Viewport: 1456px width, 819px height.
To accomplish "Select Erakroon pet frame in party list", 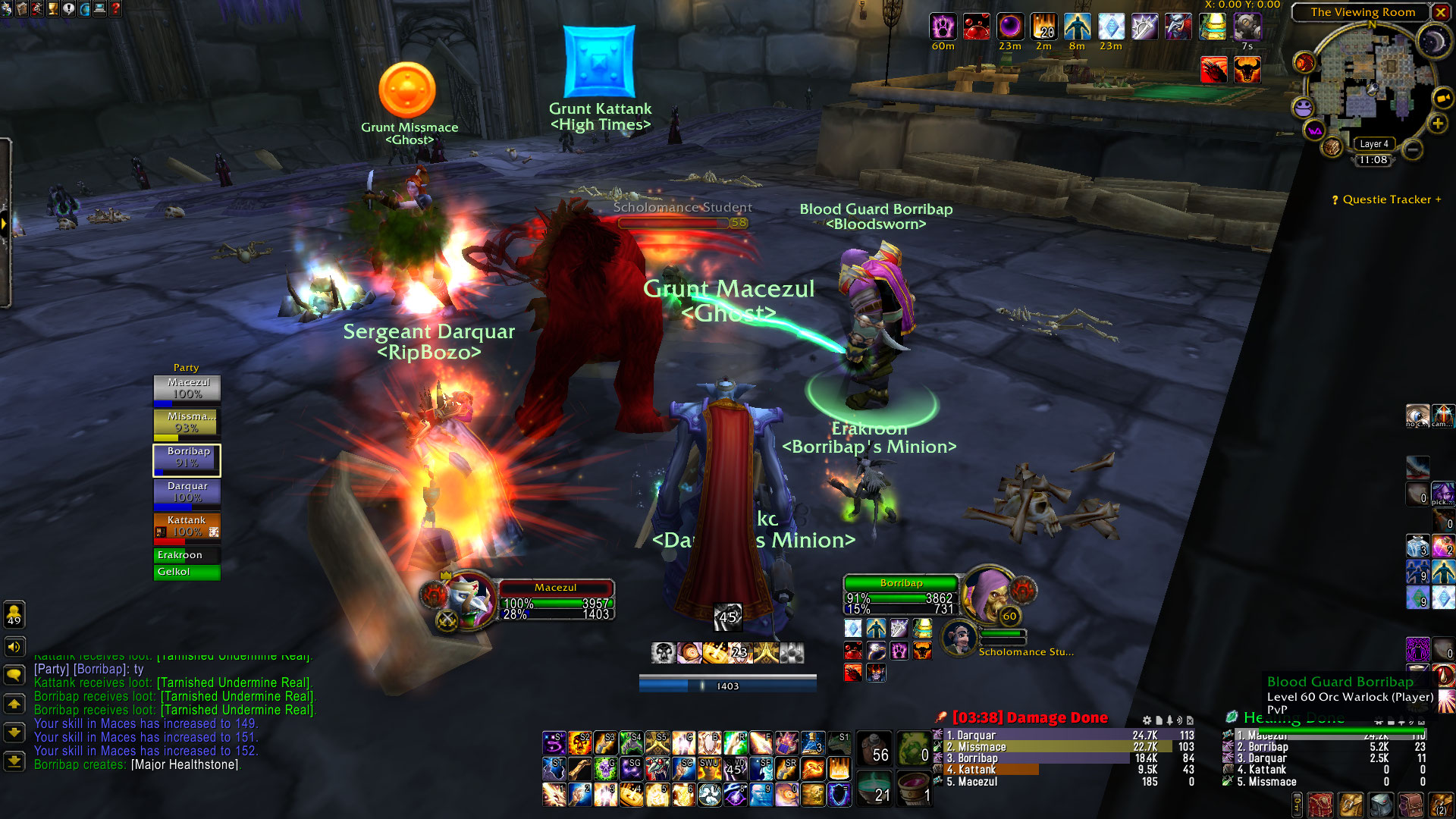I will click(x=187, y=555).
